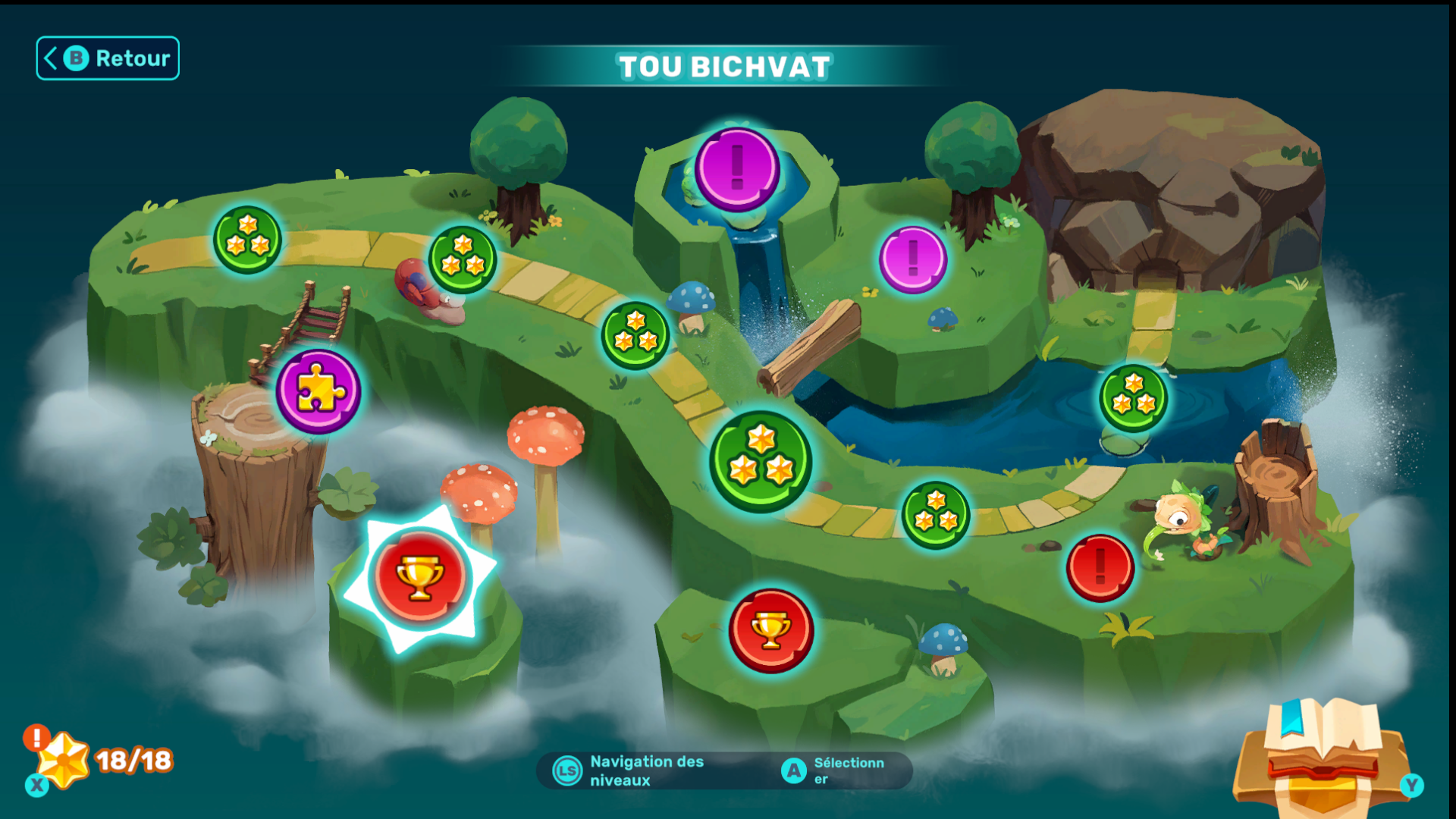The image size is (1456, 819).
Task: Select the purple puzzle piece level
Action: coord(318,391)
